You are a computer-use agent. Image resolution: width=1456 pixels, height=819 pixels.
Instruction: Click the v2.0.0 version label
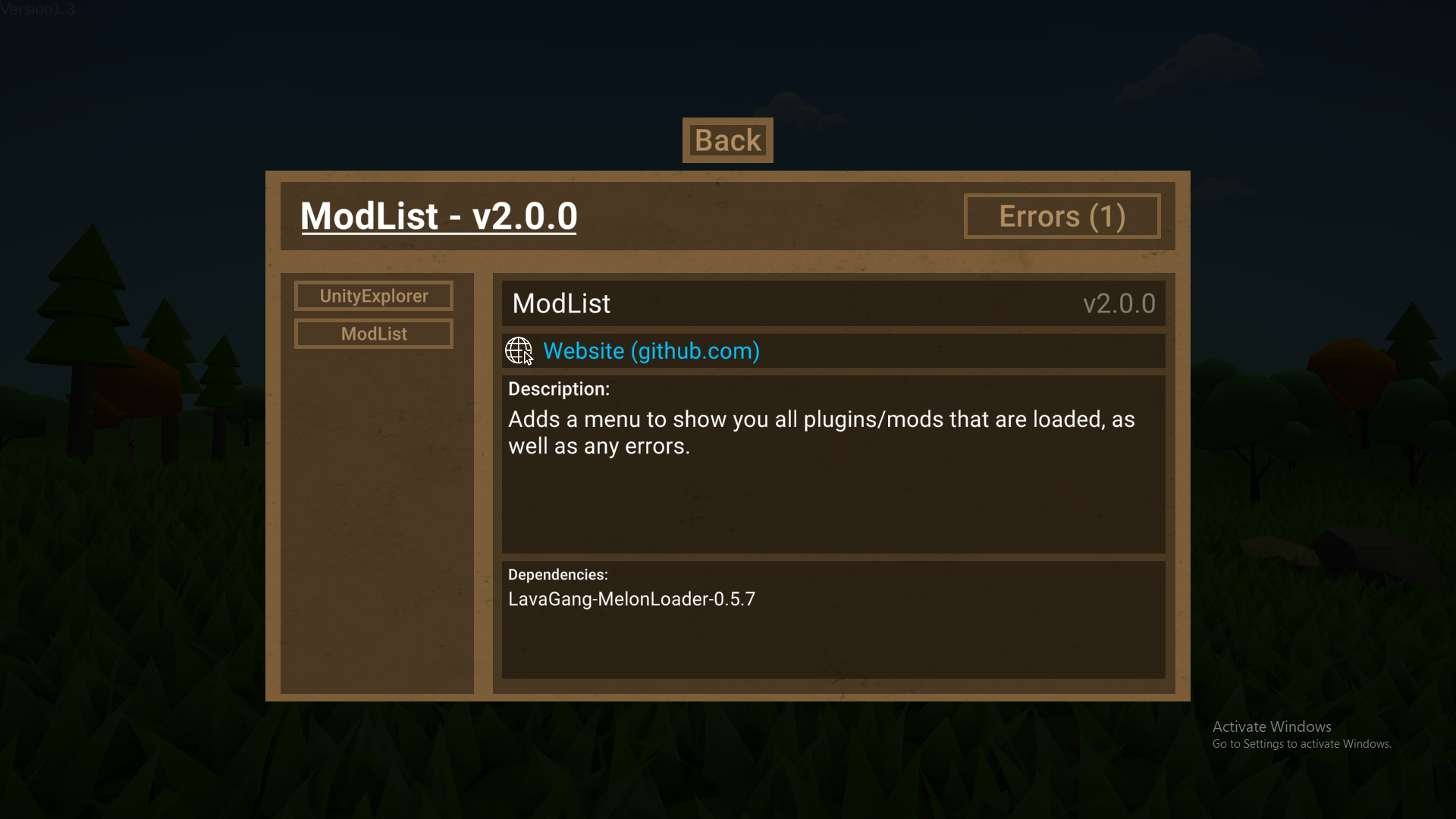click(1120, 303)
